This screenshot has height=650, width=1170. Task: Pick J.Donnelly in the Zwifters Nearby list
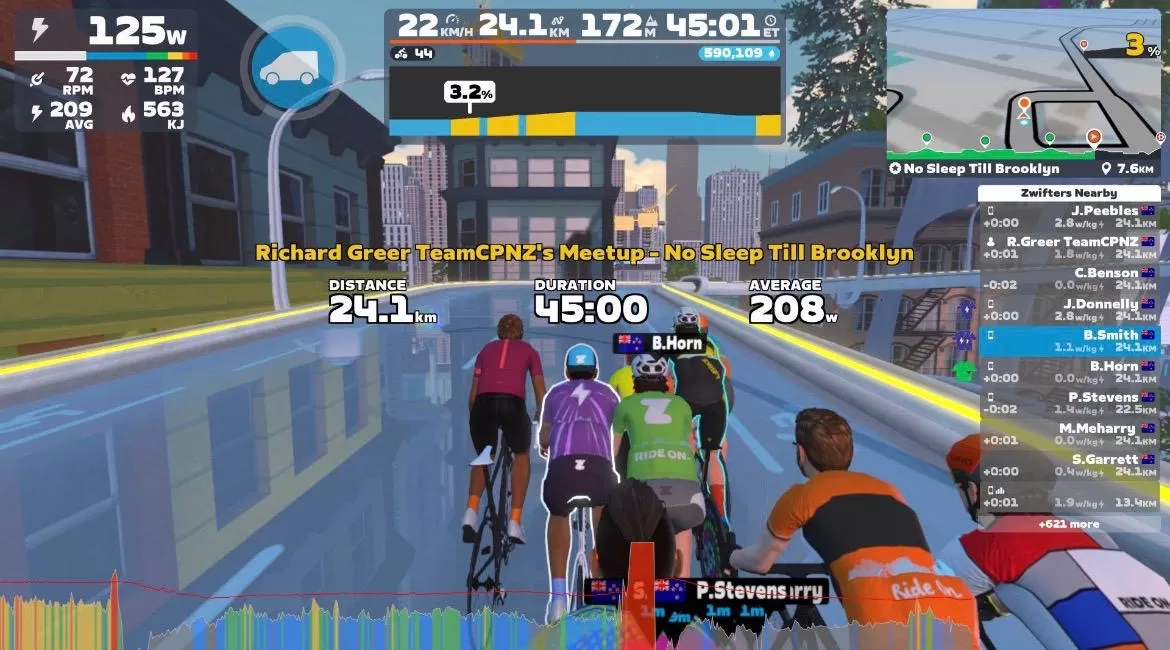1068,309
